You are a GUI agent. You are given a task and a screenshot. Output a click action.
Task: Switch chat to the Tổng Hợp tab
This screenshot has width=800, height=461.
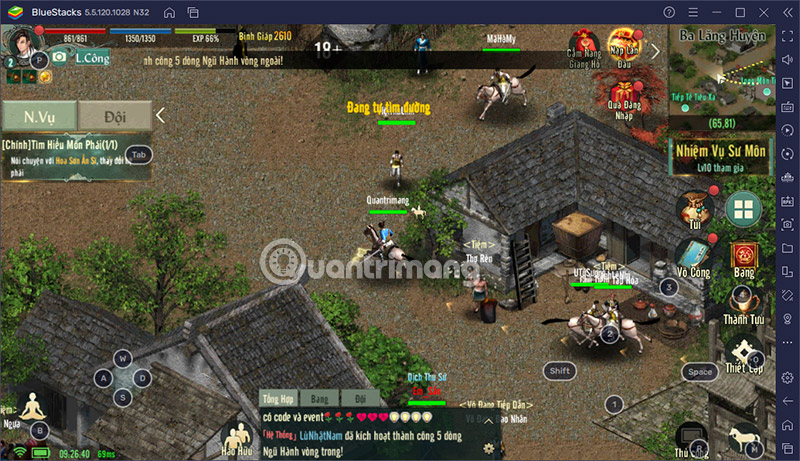[279, 398]
